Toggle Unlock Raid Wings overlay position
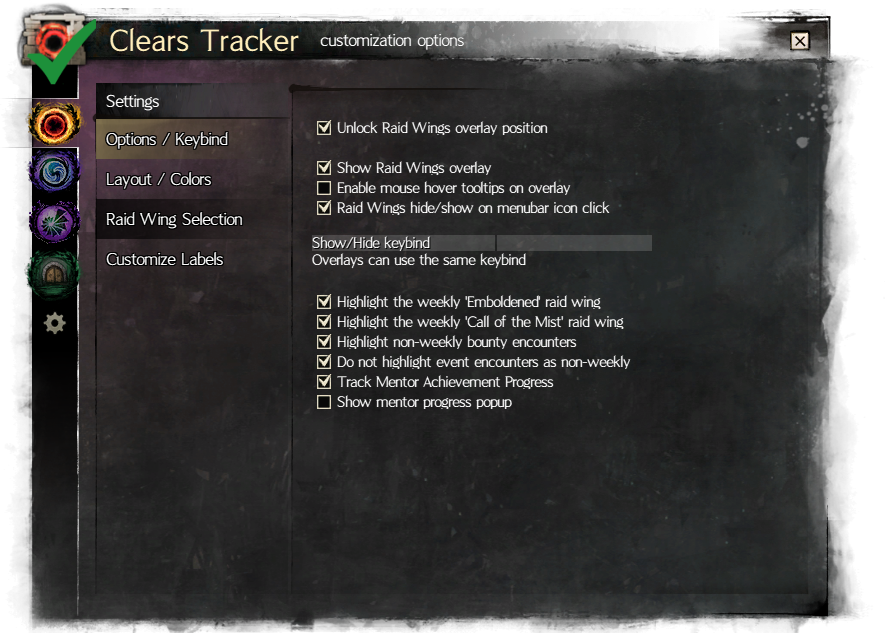The image size is (885, 633). tap(324, 128)
